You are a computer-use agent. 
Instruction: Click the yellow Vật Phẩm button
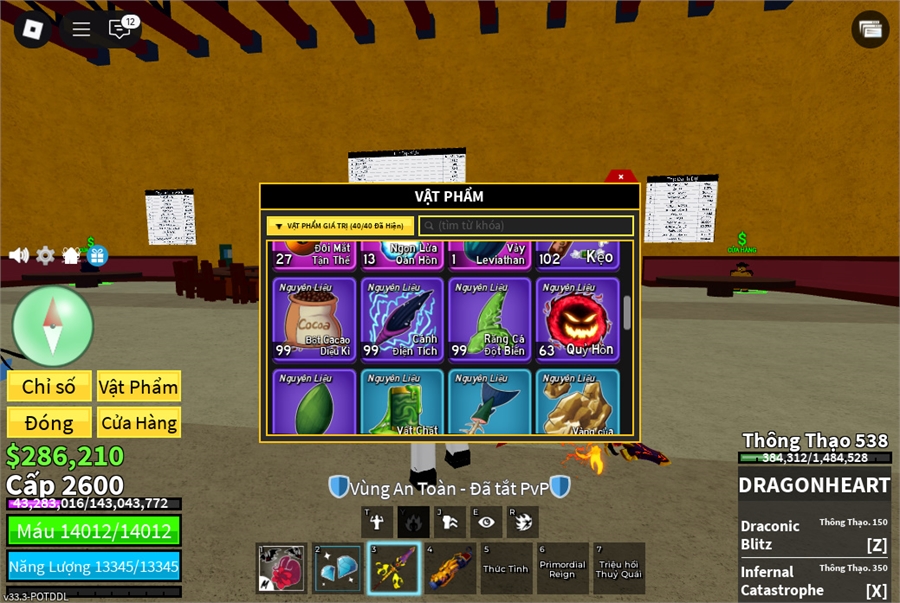click(139, 387)
